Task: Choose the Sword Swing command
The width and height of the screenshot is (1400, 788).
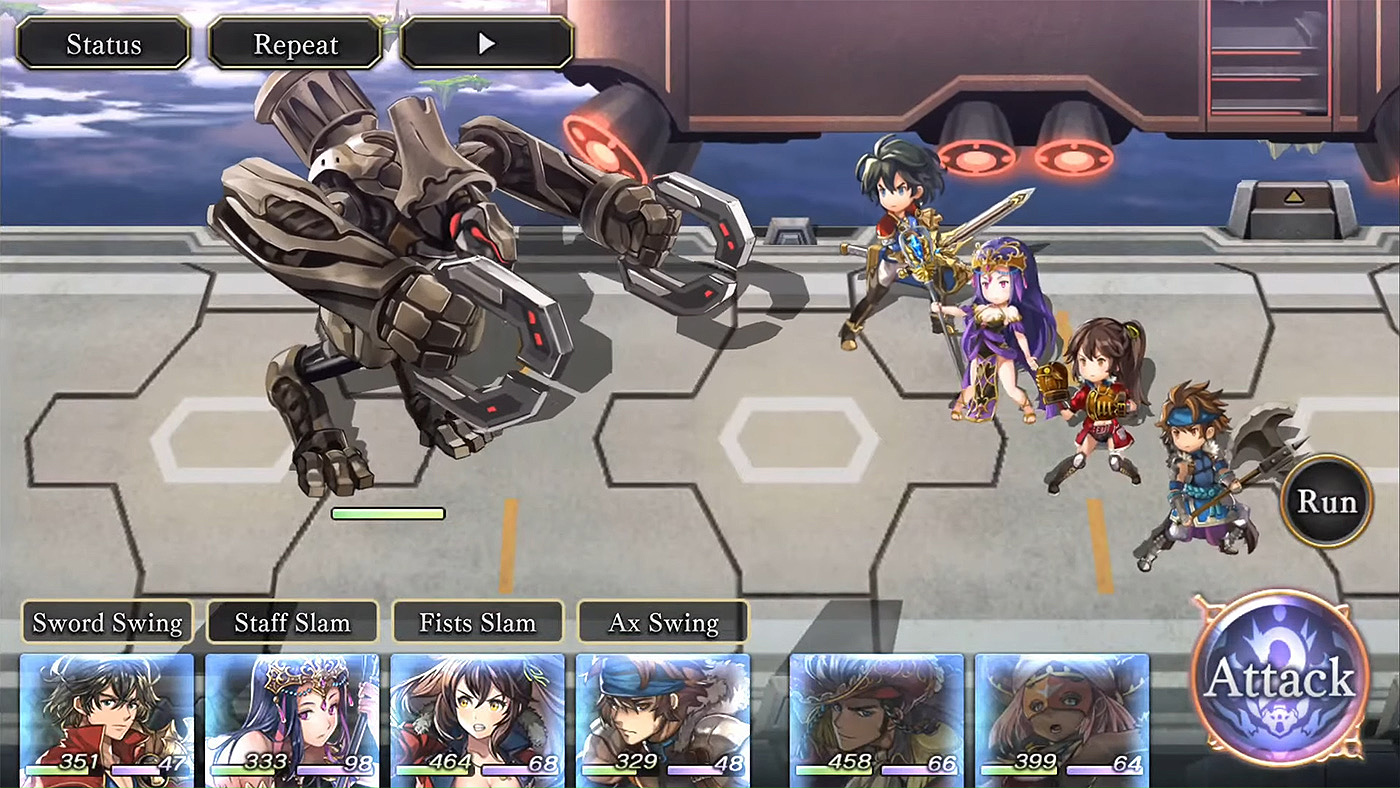Action: point(107,623)
